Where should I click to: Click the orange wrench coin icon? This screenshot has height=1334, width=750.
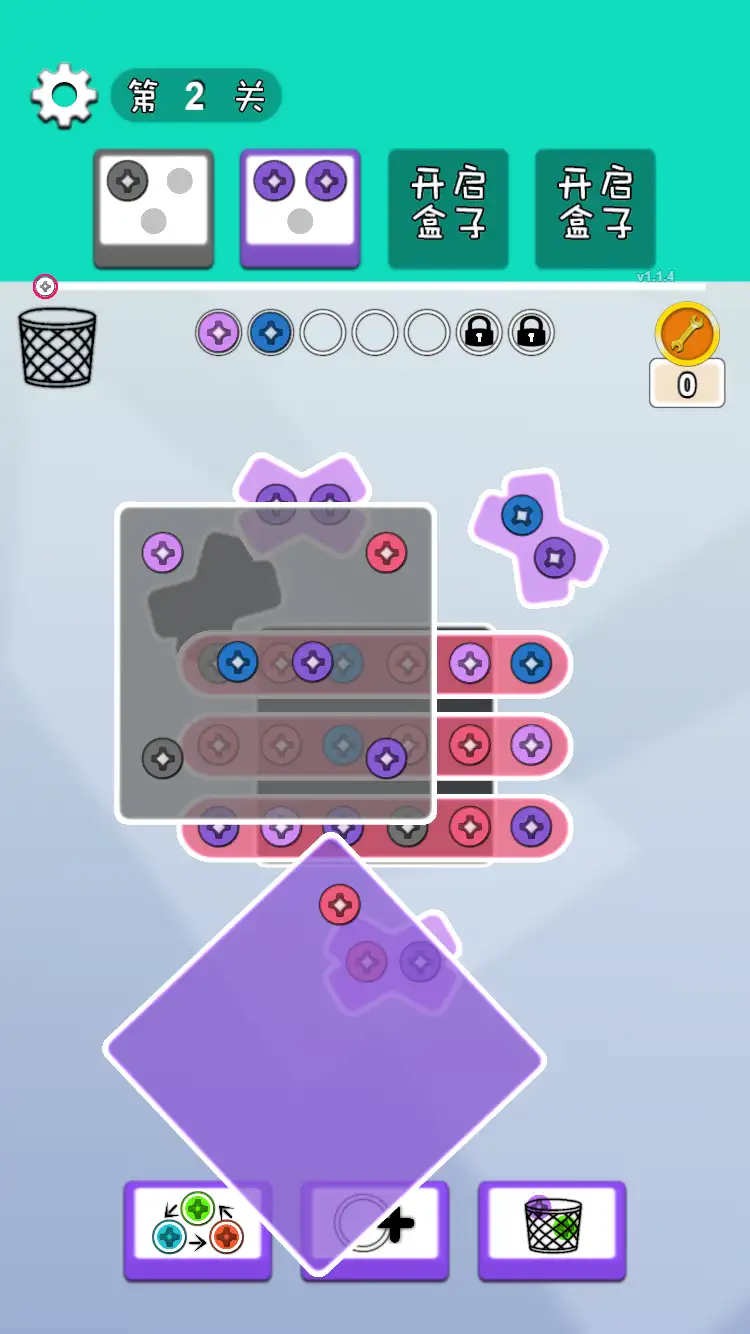[x=687, y=334]
